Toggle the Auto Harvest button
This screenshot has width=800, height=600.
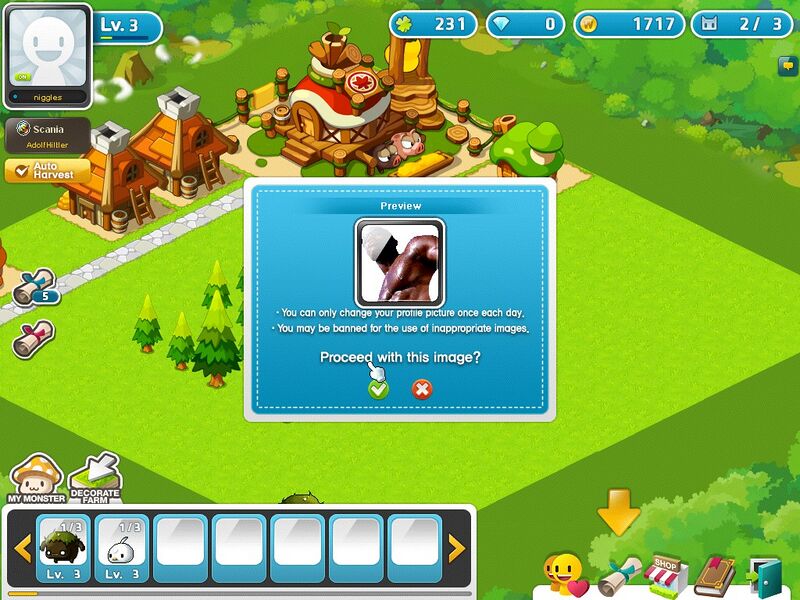[47, 171]
